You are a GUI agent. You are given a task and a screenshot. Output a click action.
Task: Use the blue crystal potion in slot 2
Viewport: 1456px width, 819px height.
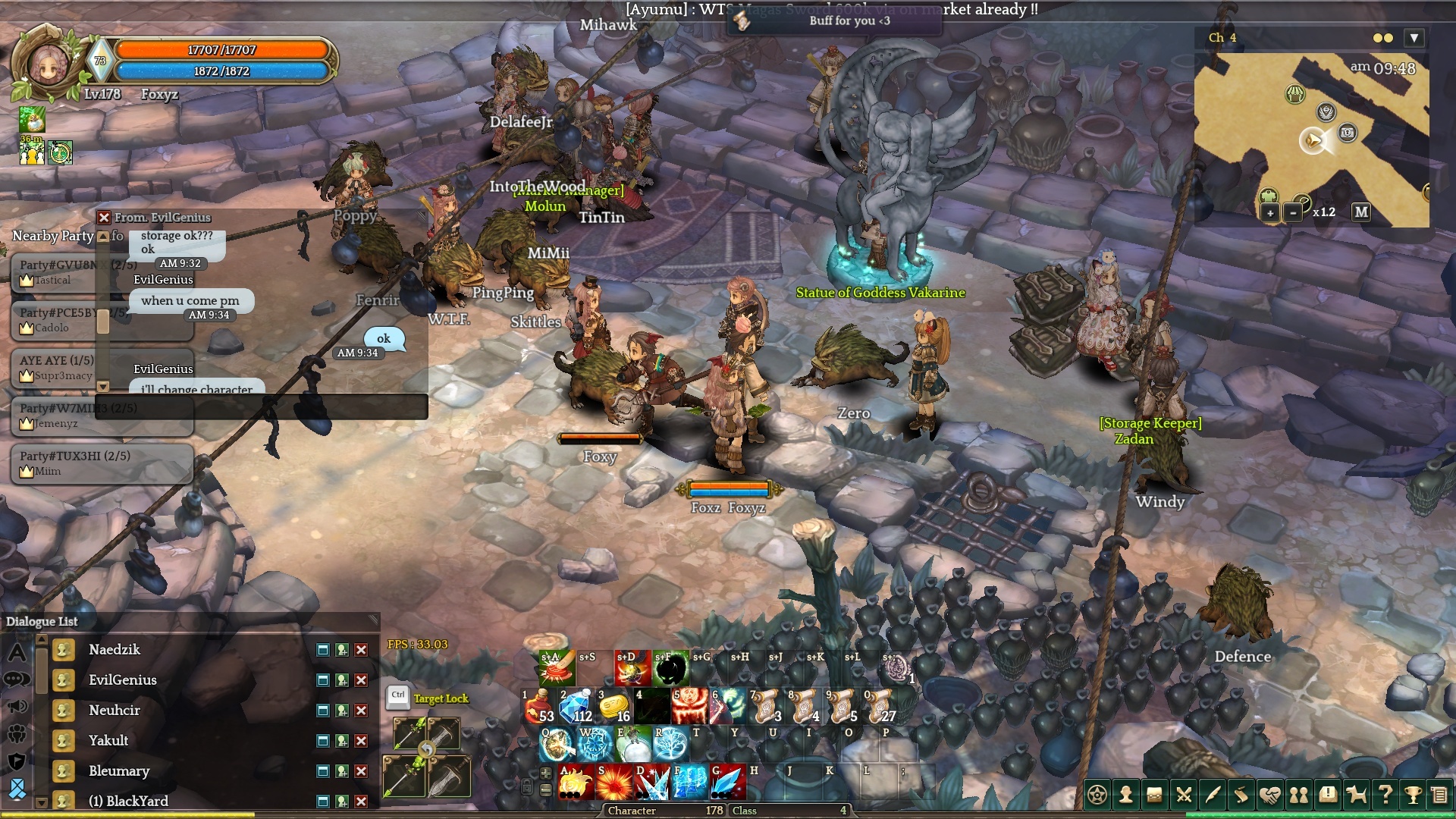tap(577, 707)
